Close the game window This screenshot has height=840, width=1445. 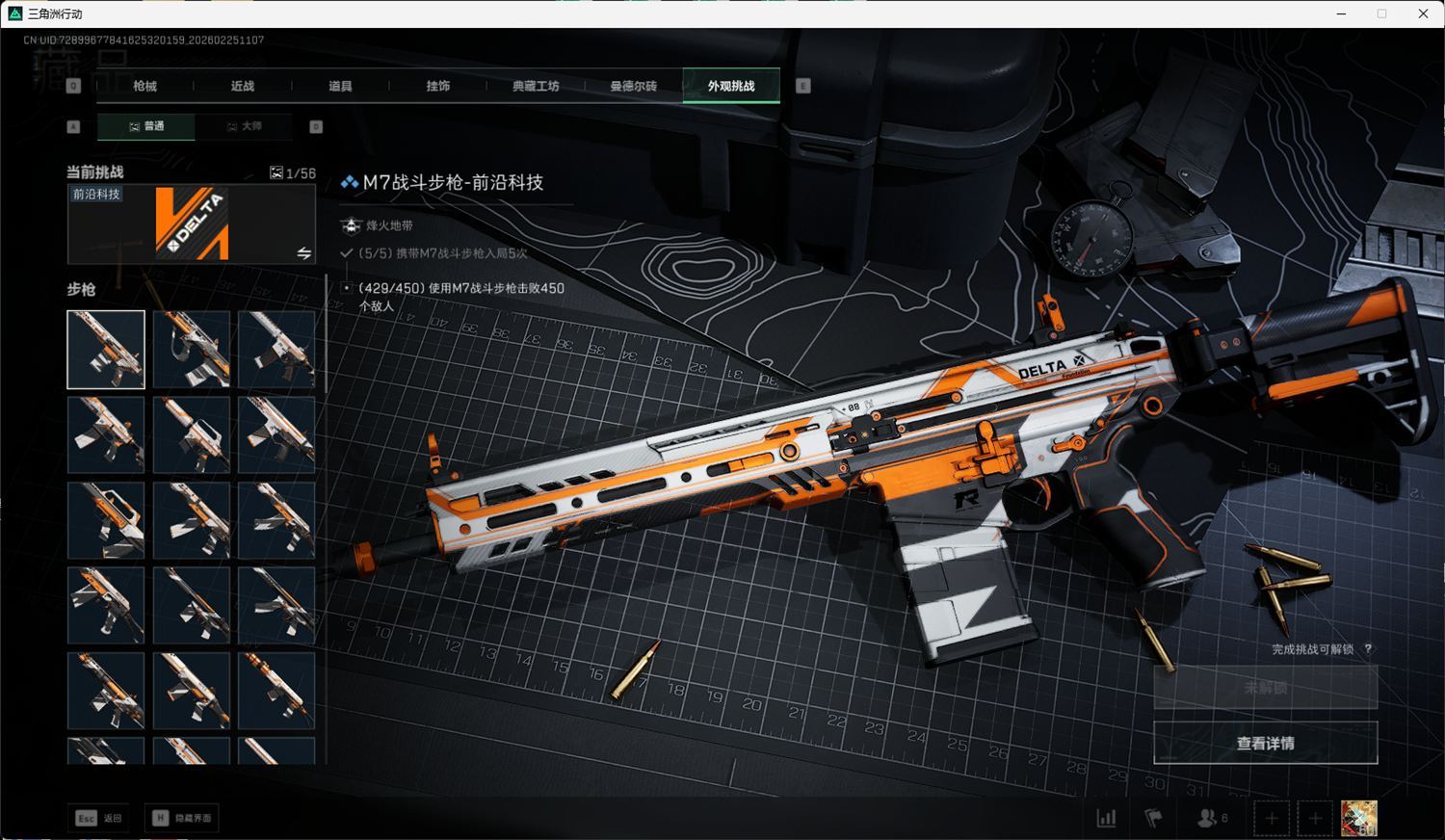tap(1423, 13)
